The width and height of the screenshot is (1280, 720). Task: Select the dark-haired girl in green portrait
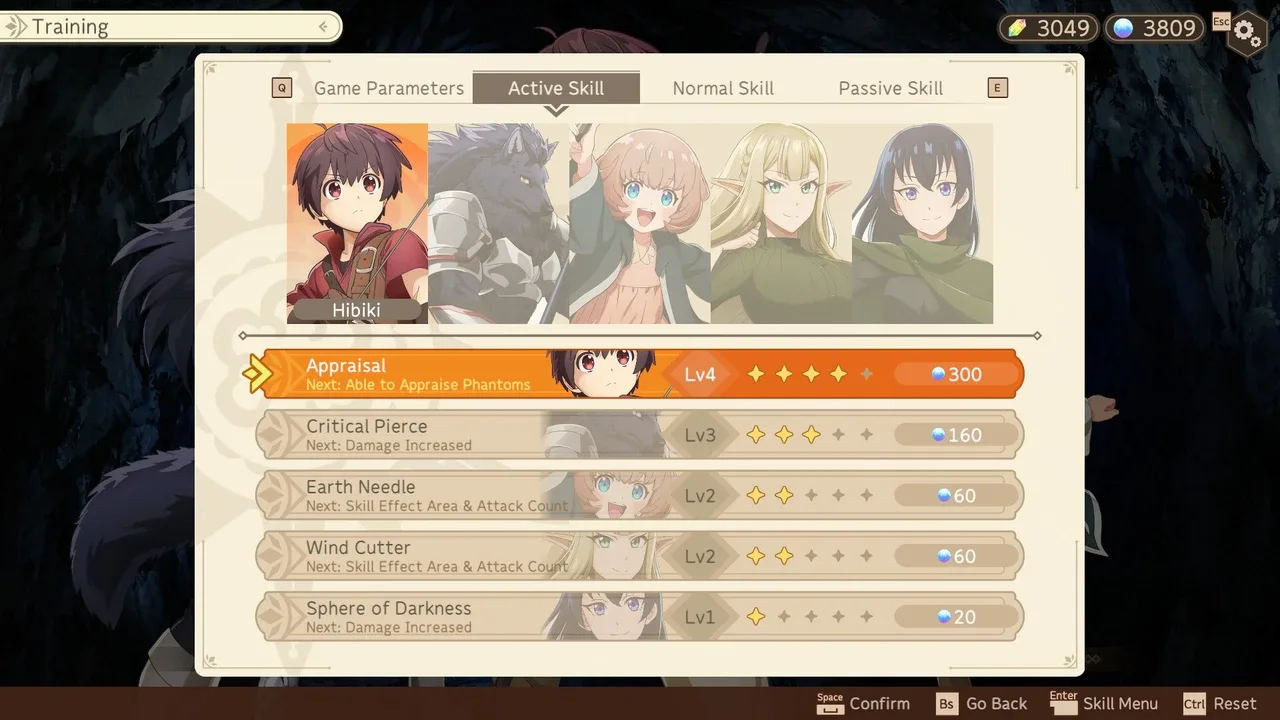coord(922,222)
